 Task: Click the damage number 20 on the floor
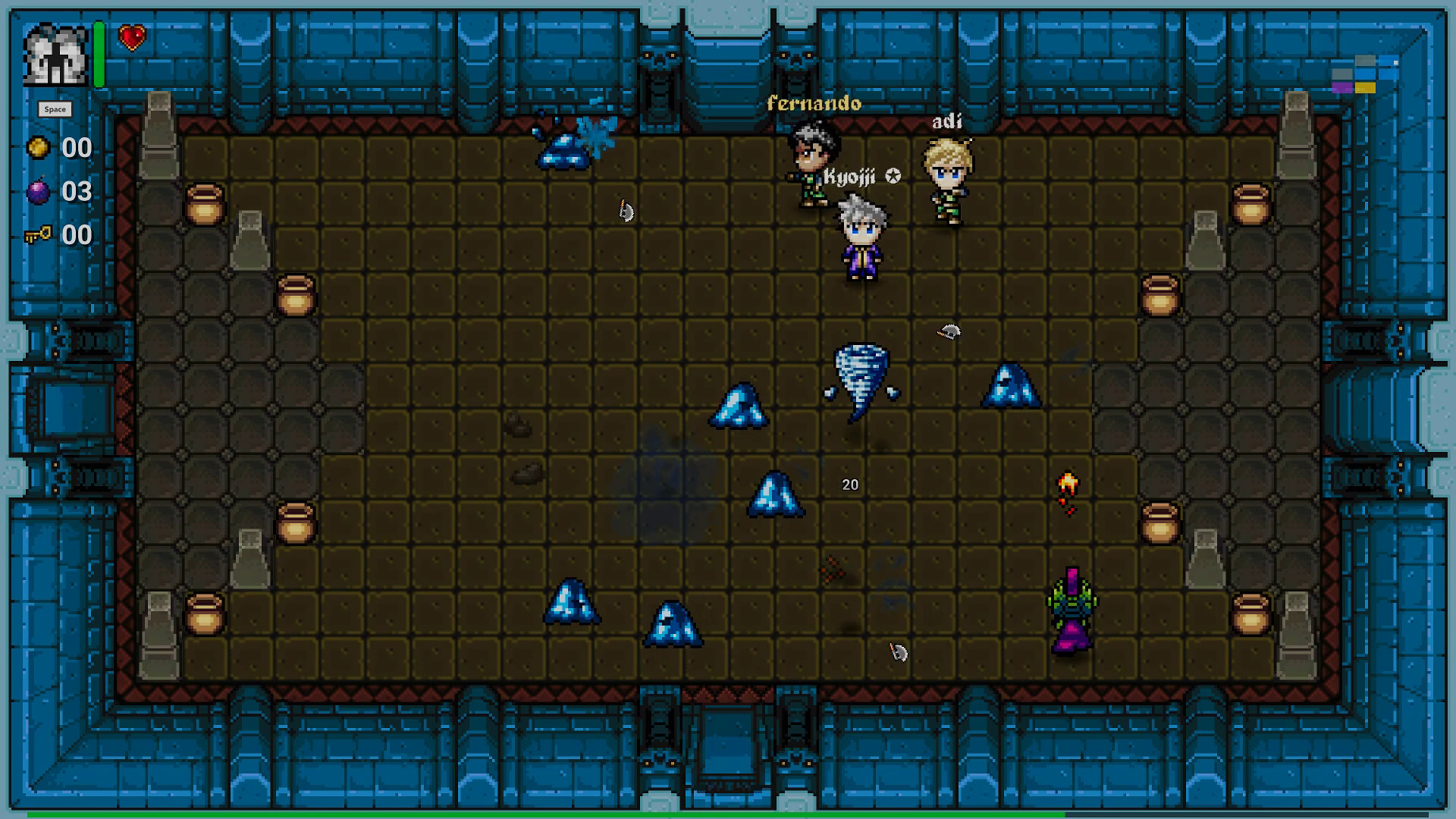850,484
